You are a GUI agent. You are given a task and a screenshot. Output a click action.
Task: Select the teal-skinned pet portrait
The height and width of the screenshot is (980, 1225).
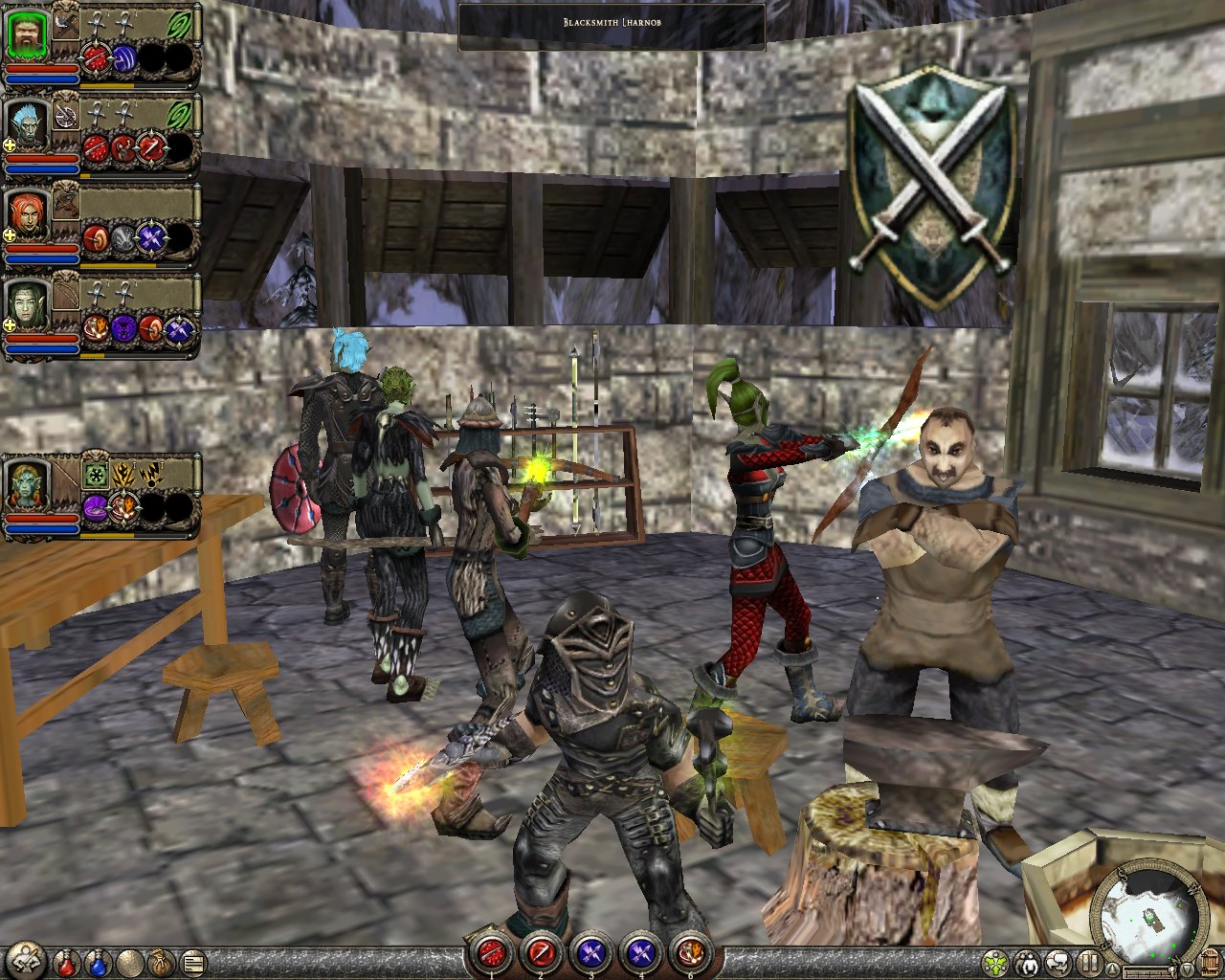(x=27, y=485)
